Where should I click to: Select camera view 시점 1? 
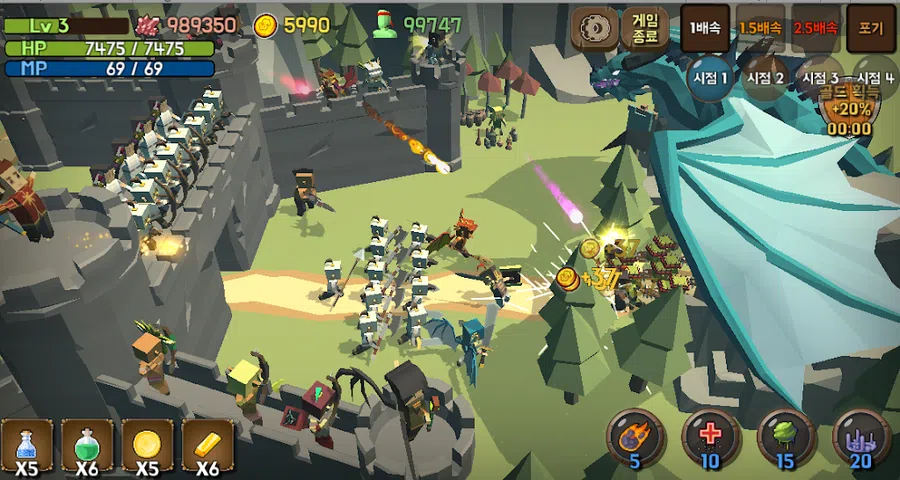711,79
